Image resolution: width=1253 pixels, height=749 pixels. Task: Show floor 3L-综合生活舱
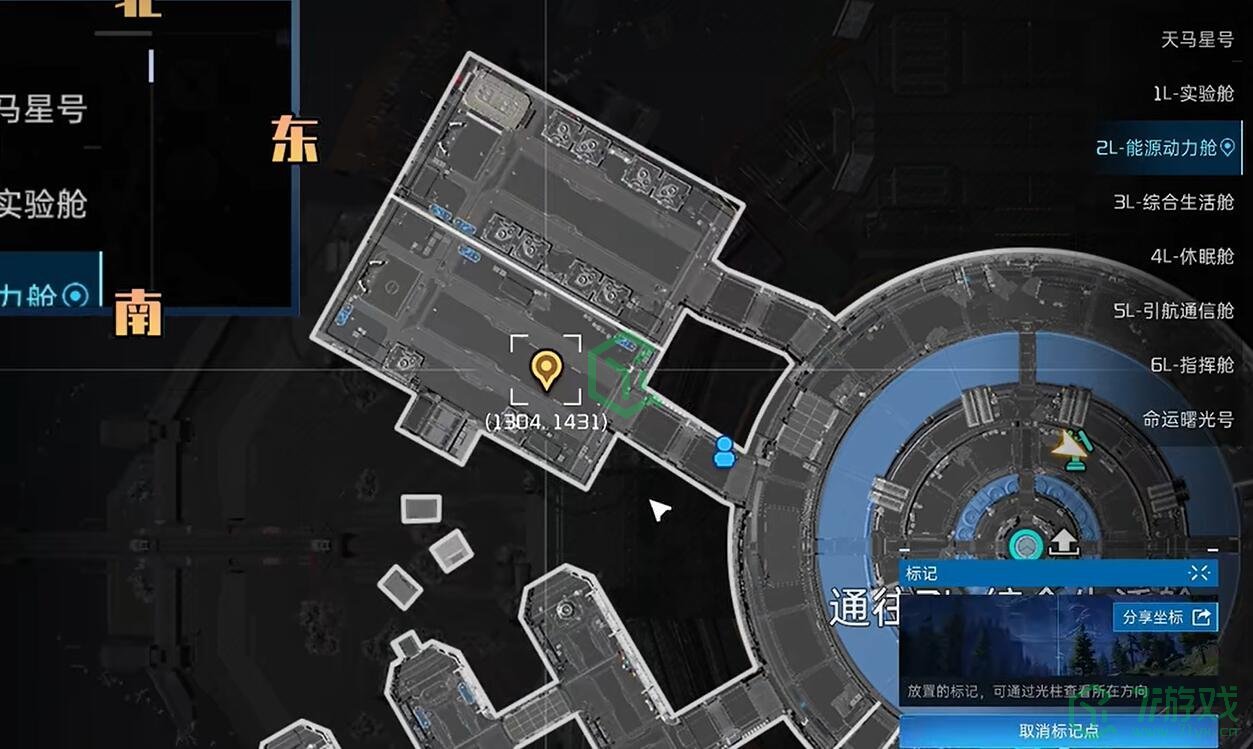tap(1173, 202)
